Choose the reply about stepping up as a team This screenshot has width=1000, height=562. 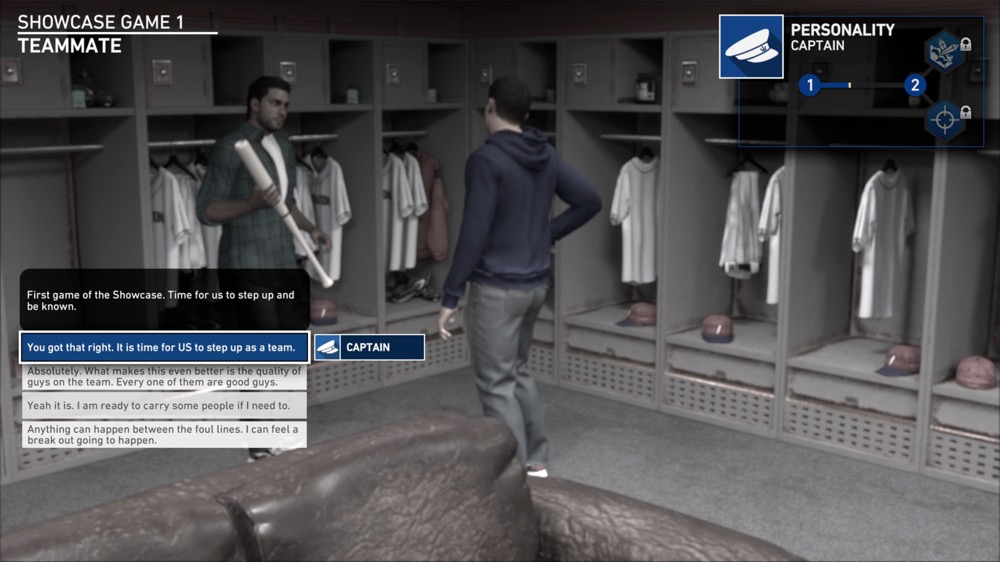[164, 347]
